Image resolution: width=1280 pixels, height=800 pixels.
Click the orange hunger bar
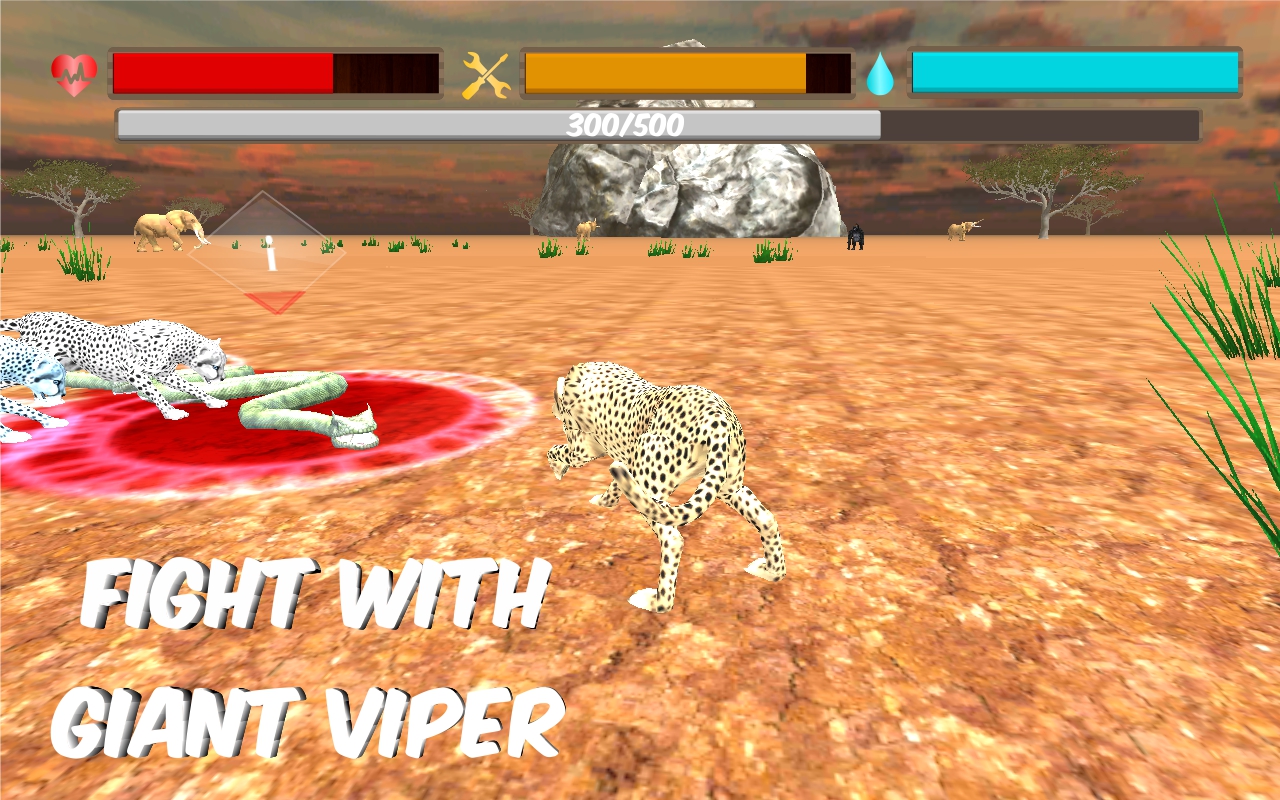coord(660,70)
